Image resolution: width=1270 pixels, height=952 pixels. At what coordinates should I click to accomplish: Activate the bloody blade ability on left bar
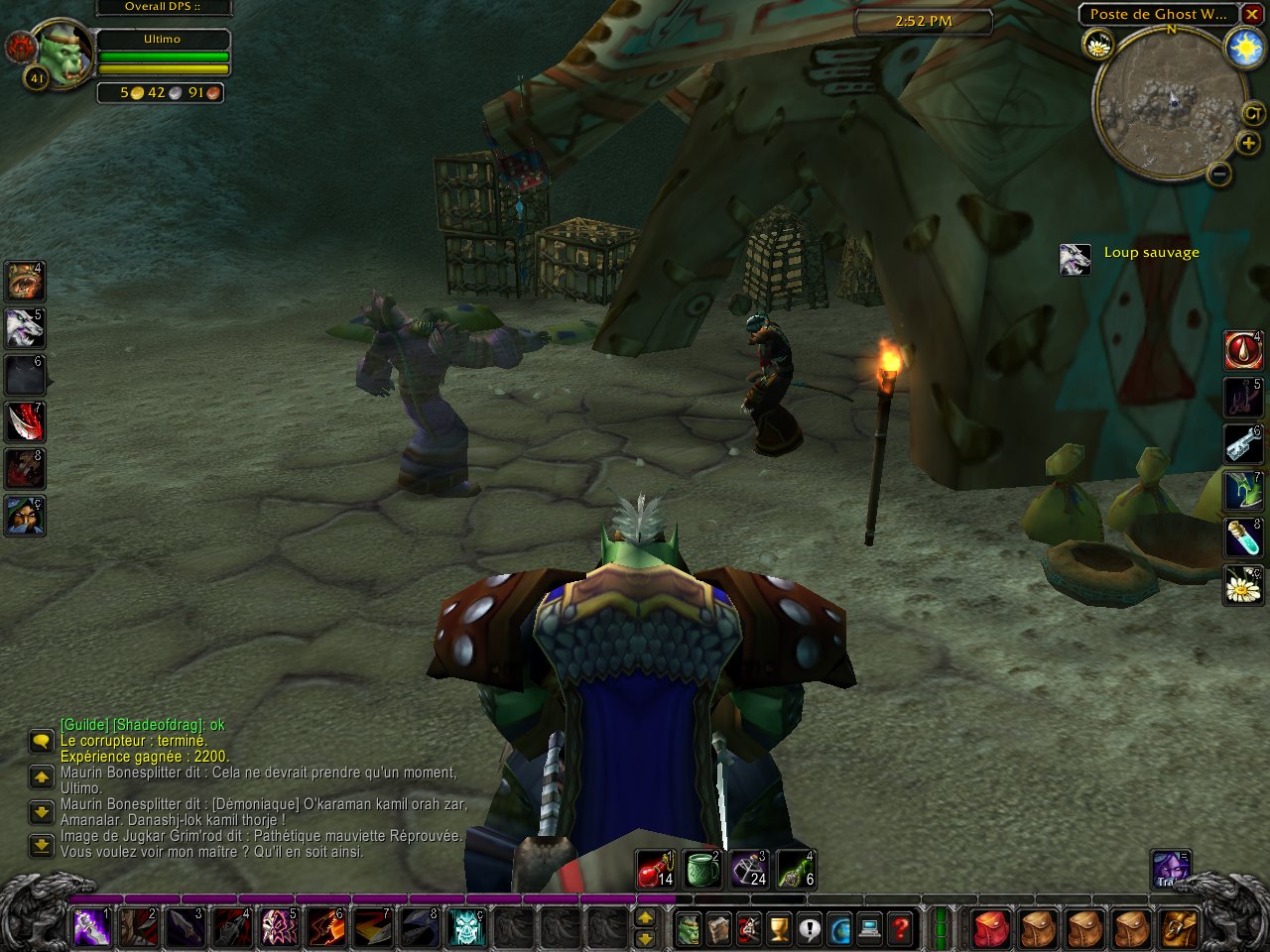(25, 421)
